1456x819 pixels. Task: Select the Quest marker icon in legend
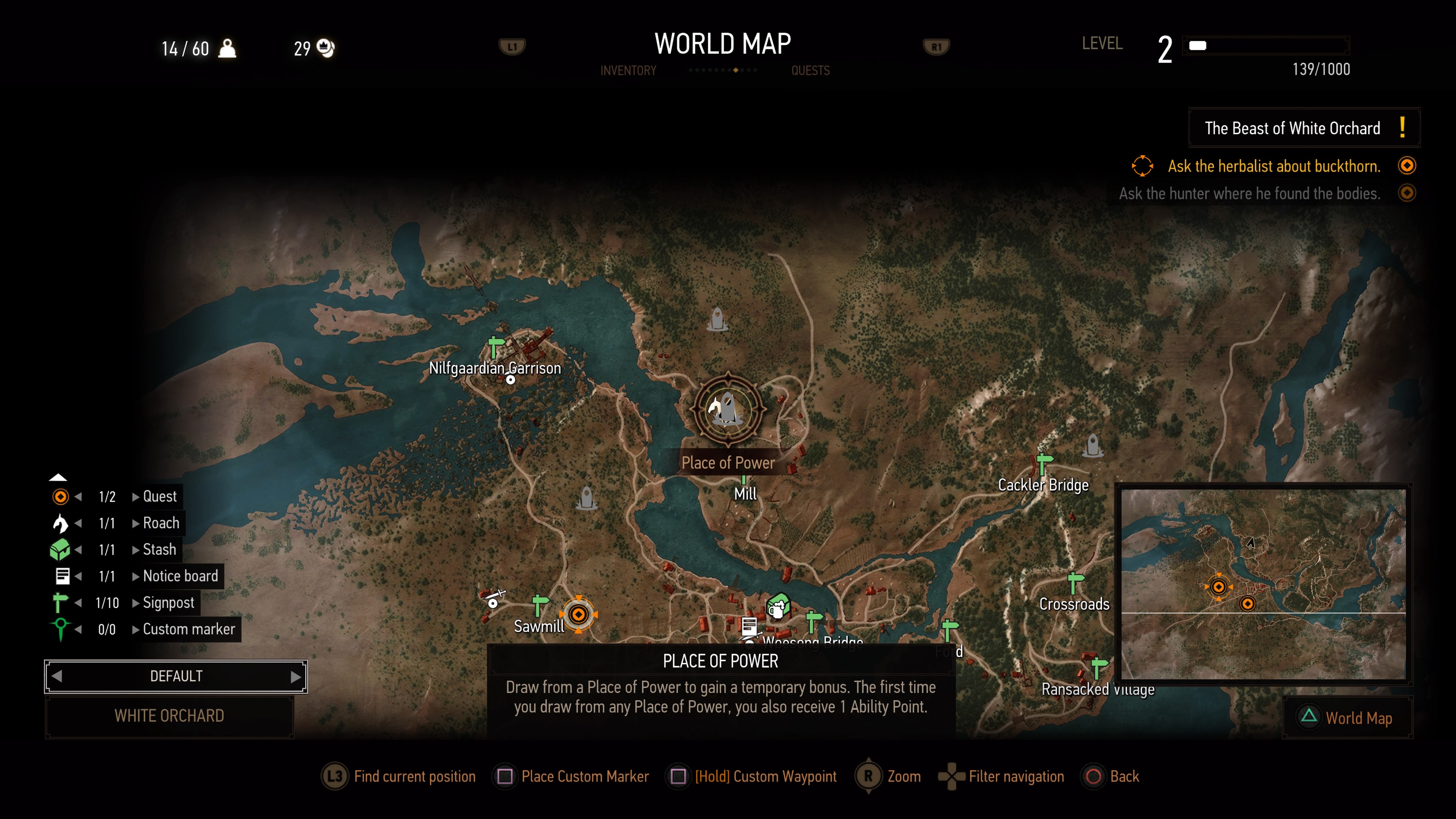click(x=61, y=497)
